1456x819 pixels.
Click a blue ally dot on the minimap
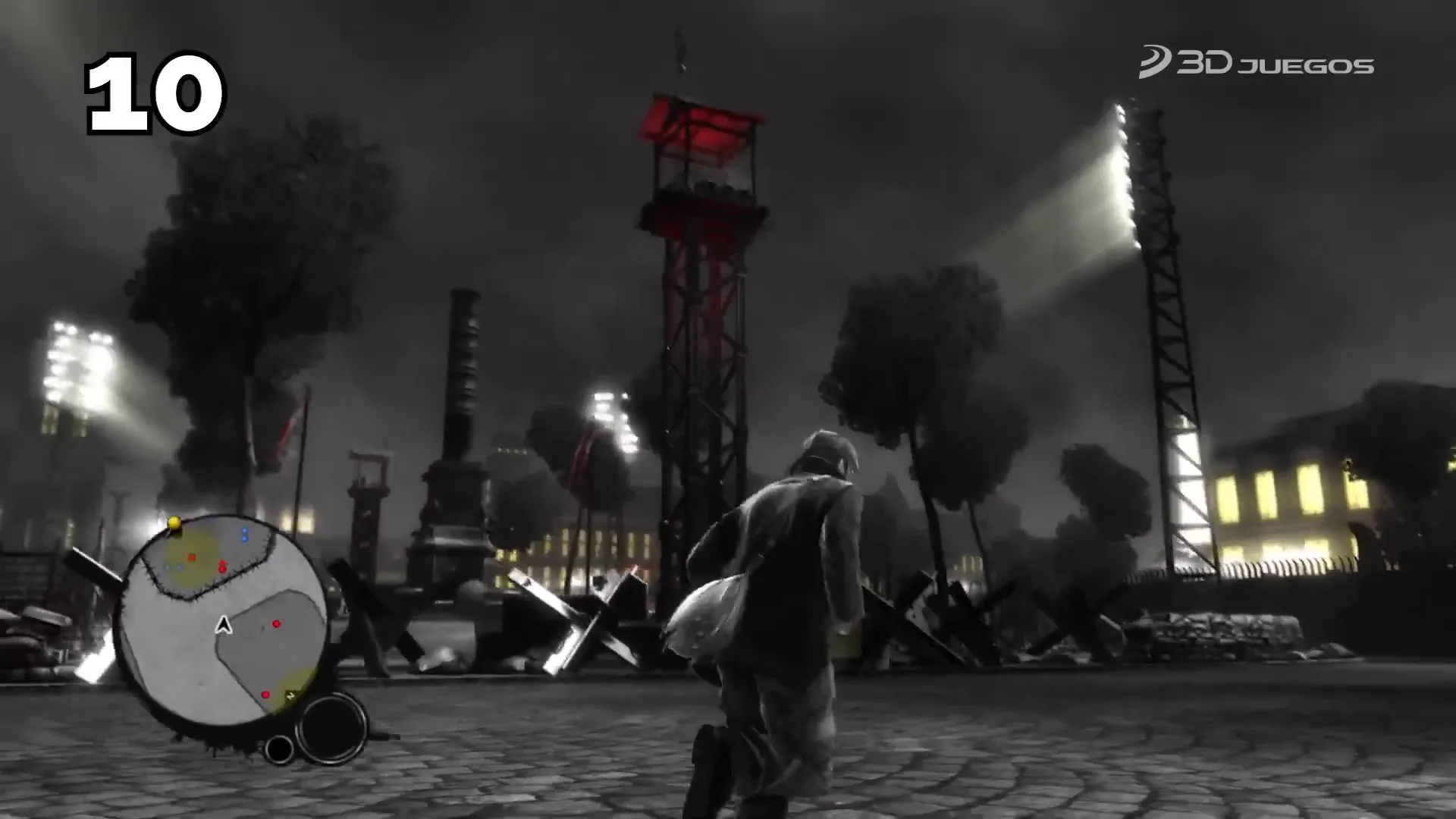coord(245,531)
